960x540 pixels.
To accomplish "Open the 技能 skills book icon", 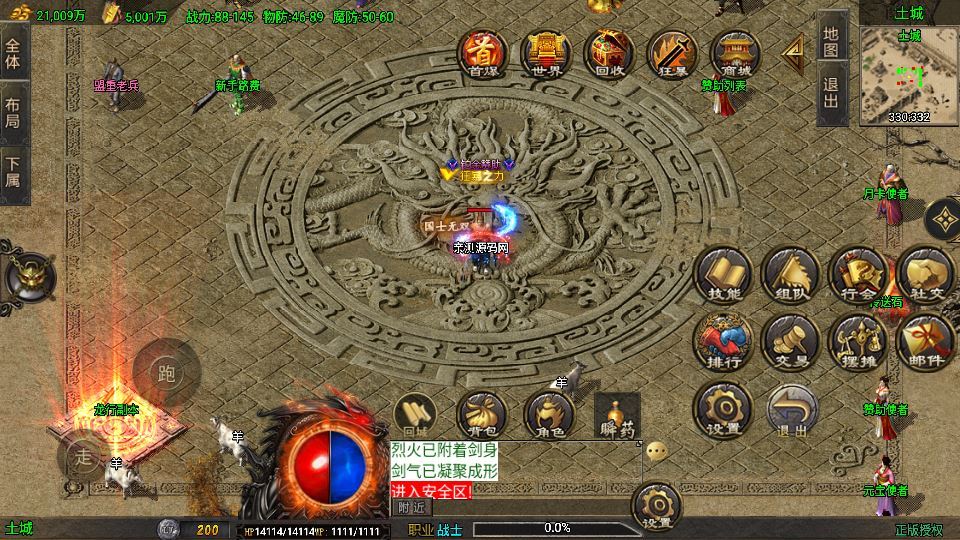I will click(x=724, y=275).
